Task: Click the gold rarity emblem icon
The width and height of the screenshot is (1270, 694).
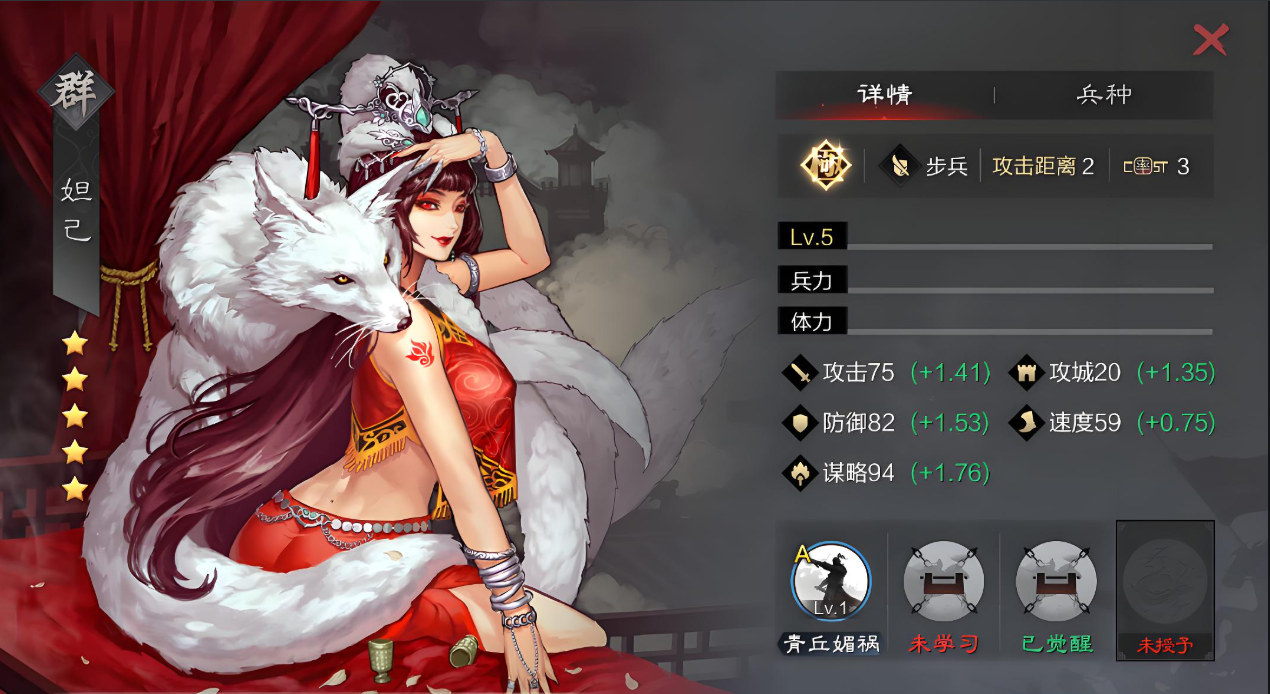Action: click(825, 166)
